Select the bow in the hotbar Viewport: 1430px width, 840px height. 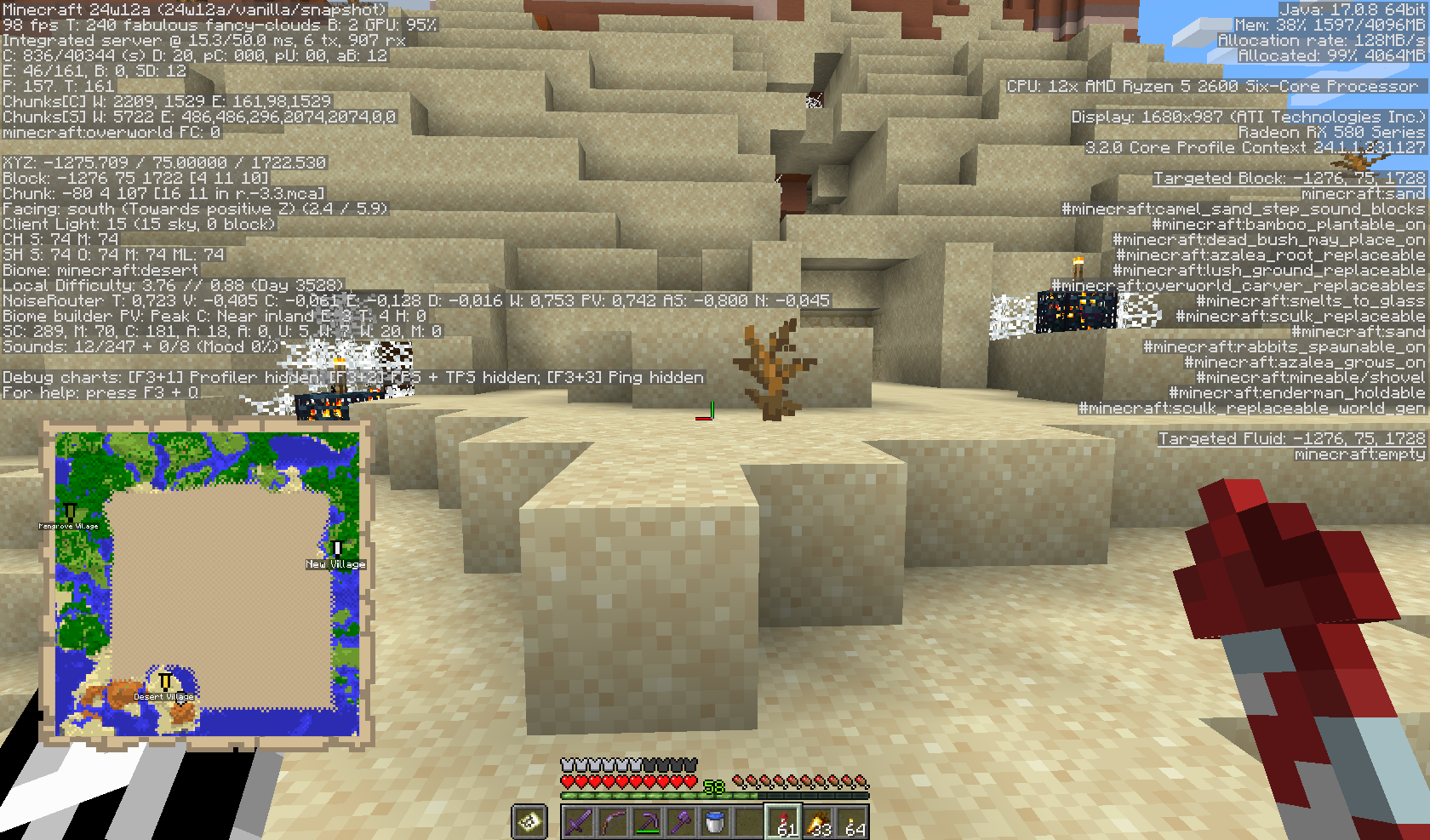coord(613,822)
